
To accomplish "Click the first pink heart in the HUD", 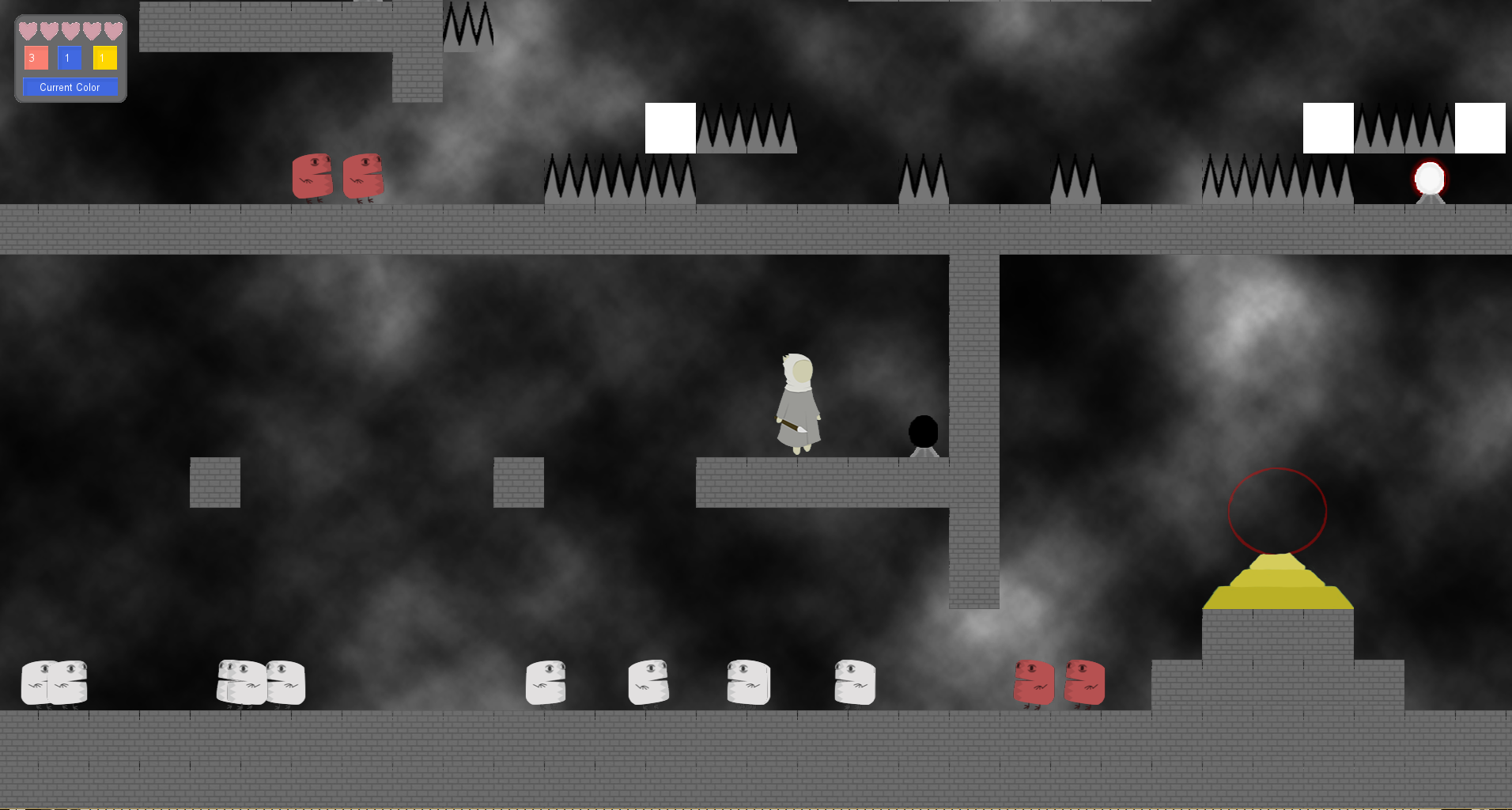I will (x=27, y=30).
